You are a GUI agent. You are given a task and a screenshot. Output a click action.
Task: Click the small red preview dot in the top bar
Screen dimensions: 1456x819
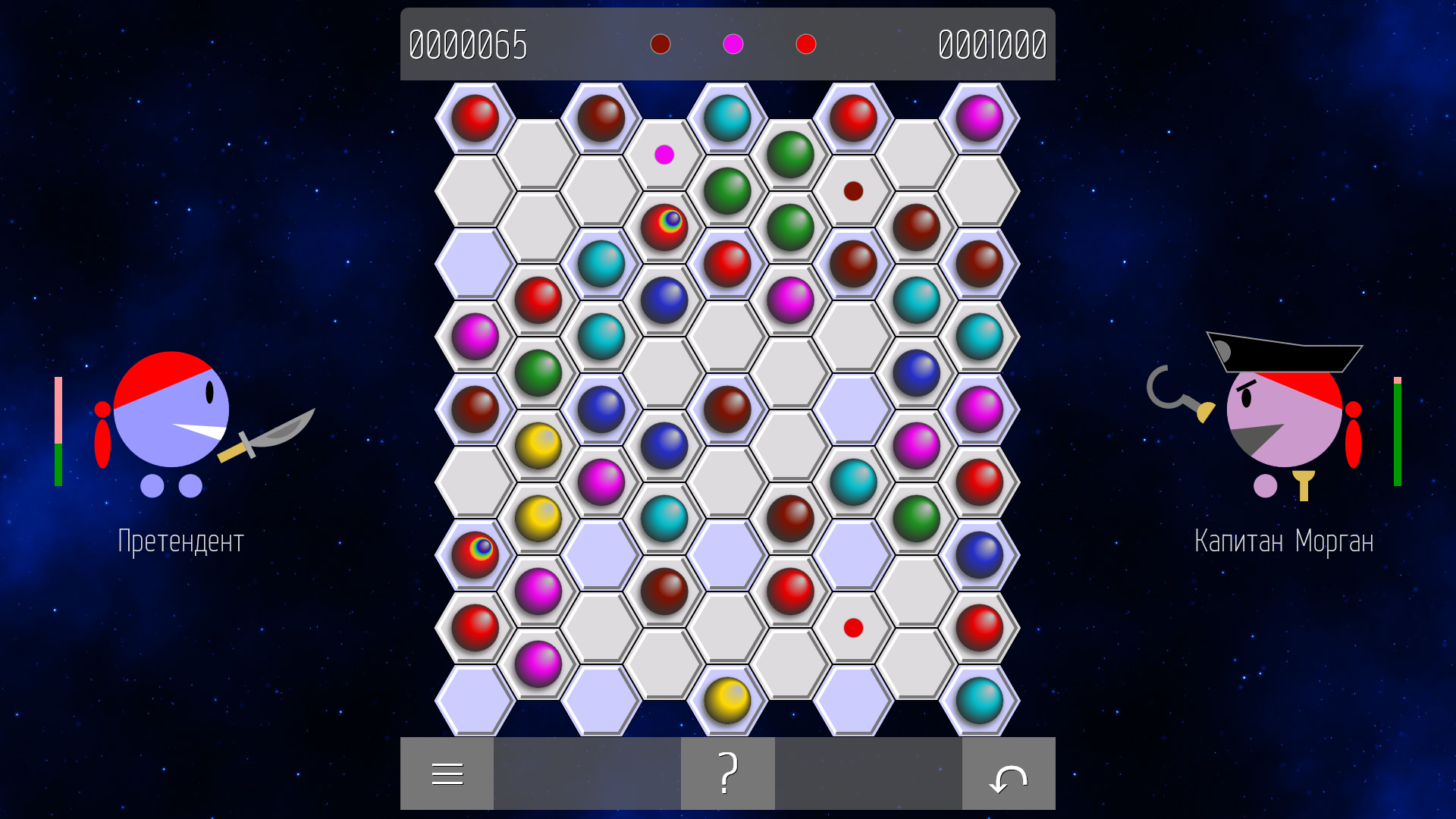[806, 45]
